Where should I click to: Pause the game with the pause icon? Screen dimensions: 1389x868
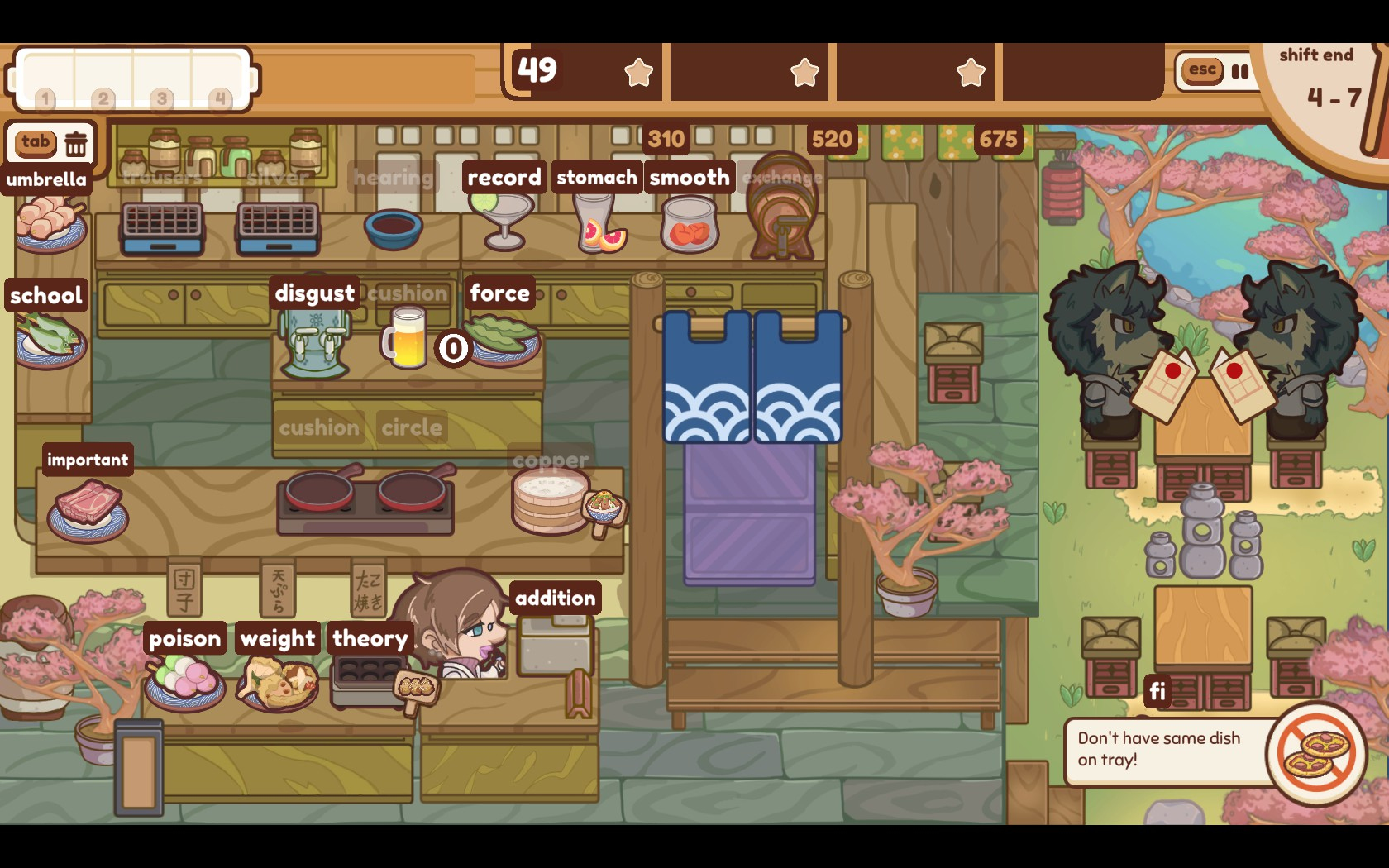[1239, 71]
